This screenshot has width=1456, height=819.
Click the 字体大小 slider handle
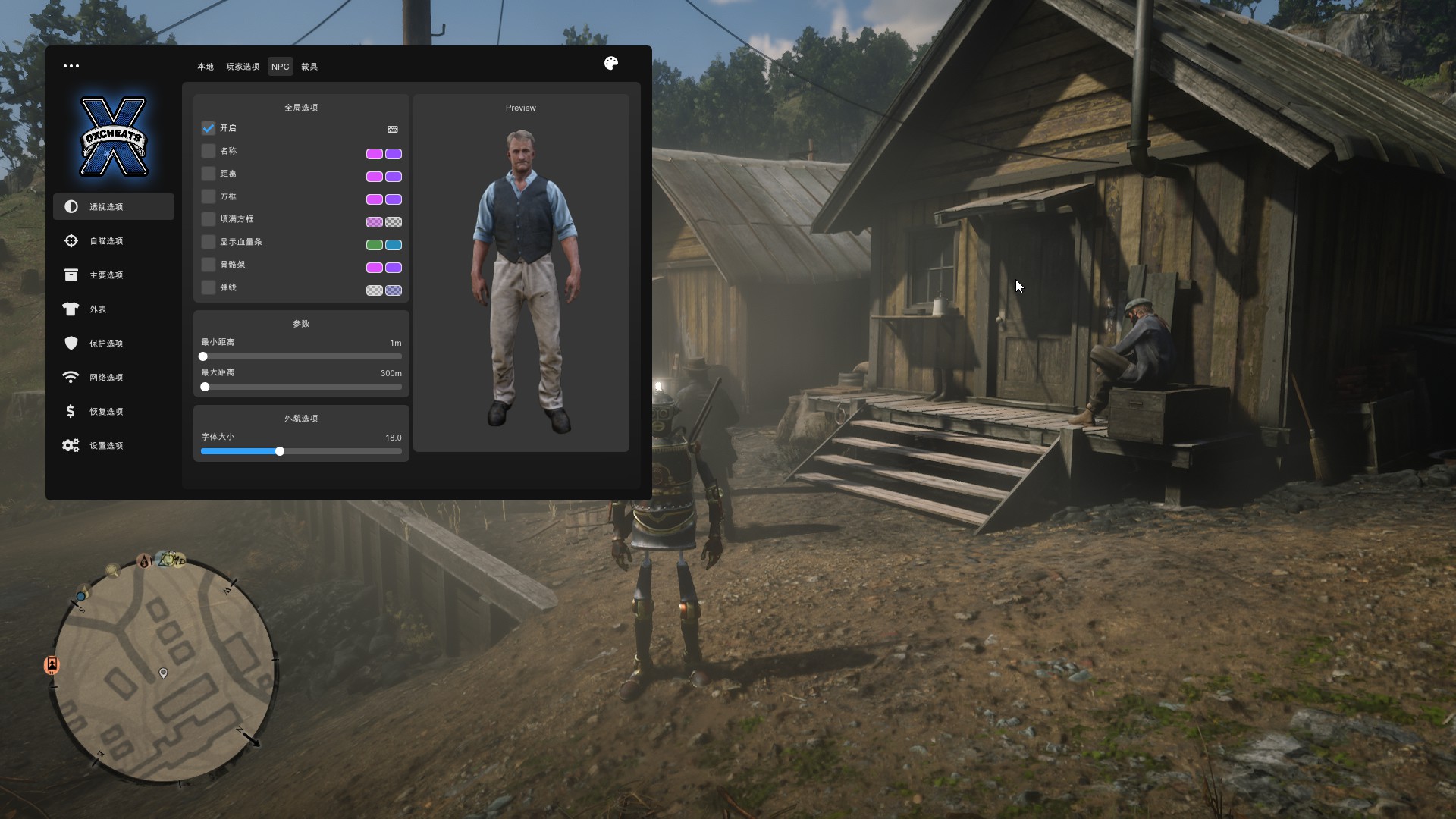[x=280, y=451]
